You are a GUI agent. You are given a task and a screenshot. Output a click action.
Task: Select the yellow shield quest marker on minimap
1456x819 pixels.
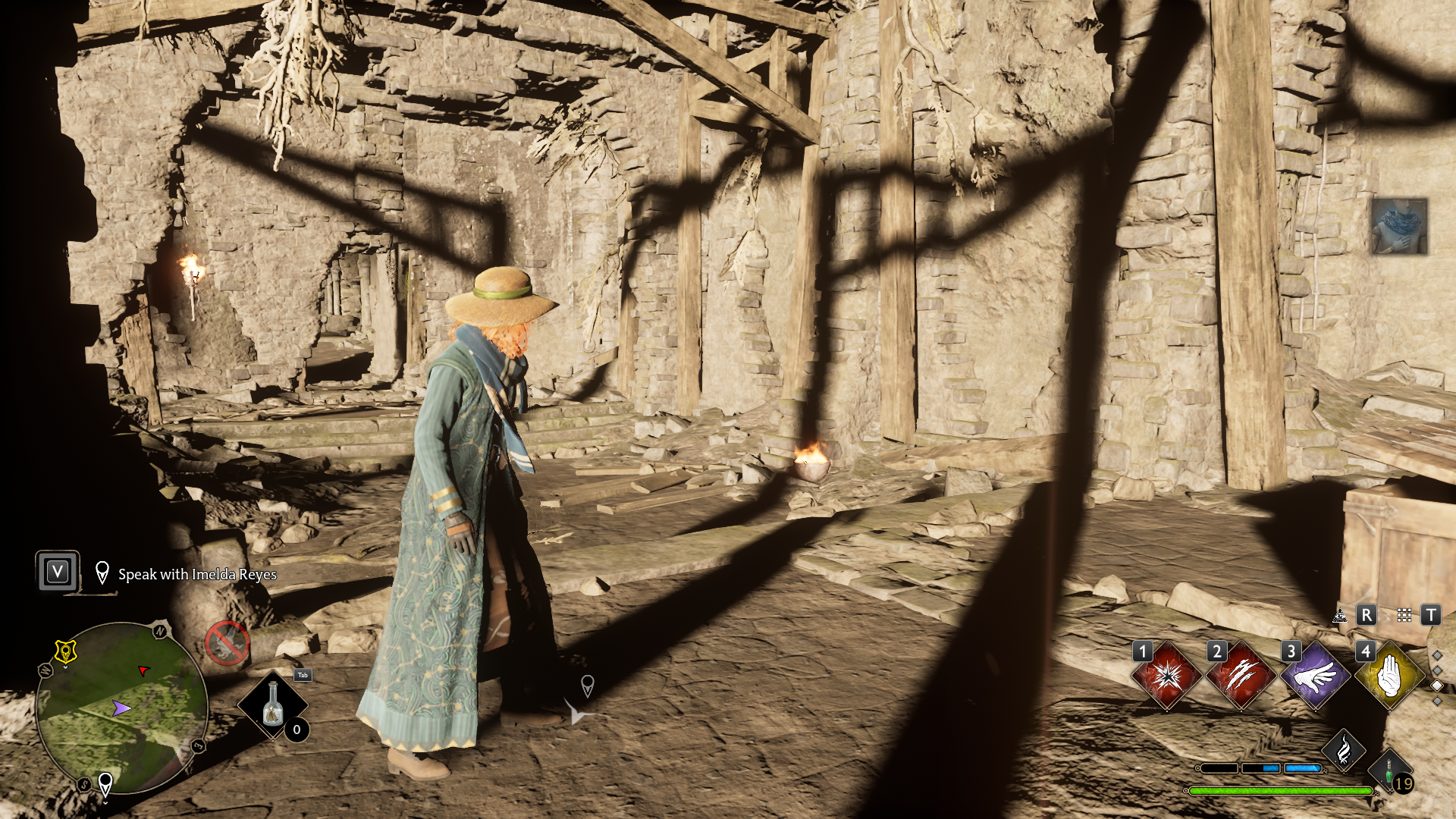point(66,651)
